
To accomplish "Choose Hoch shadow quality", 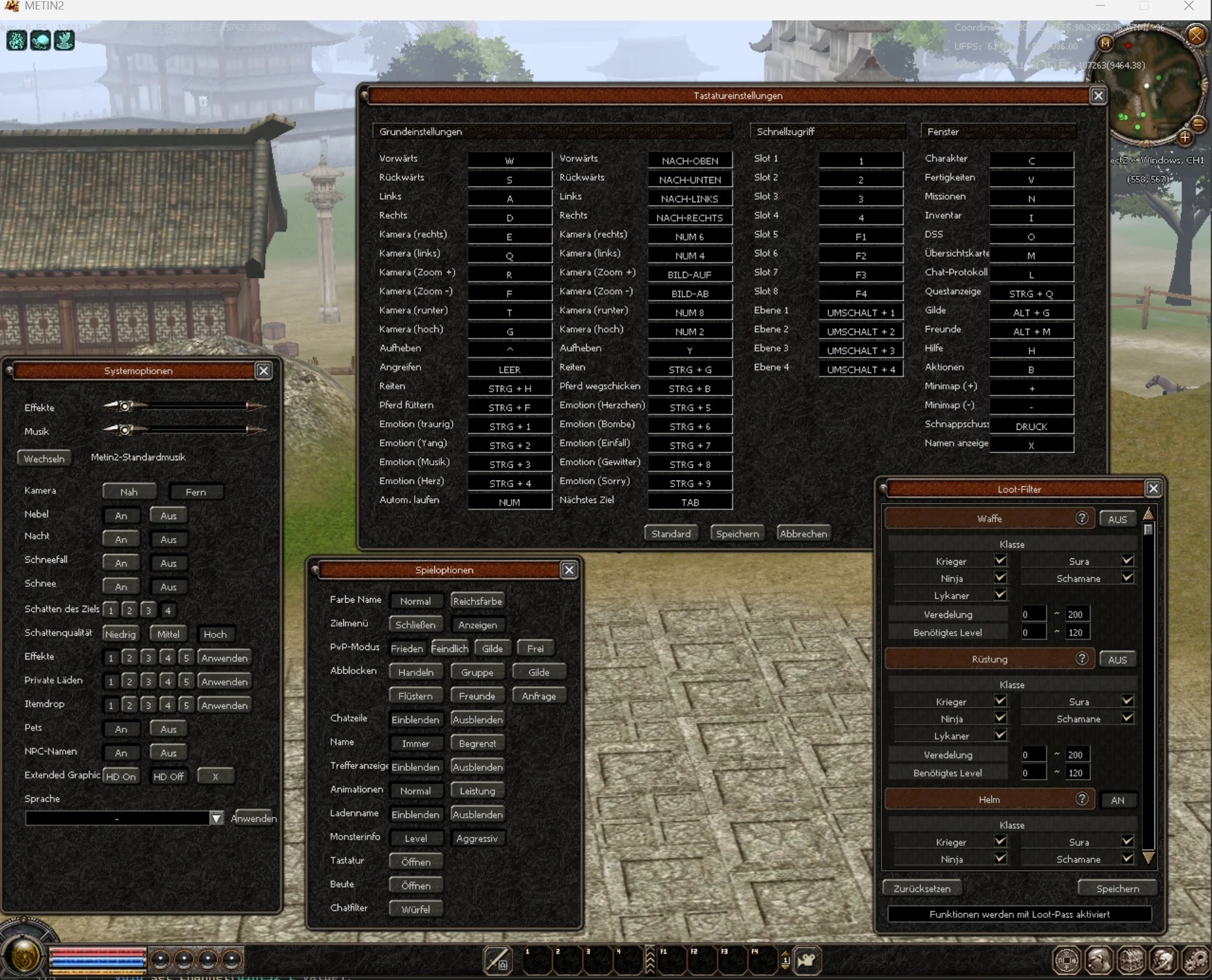I will (x=215, y=634).
